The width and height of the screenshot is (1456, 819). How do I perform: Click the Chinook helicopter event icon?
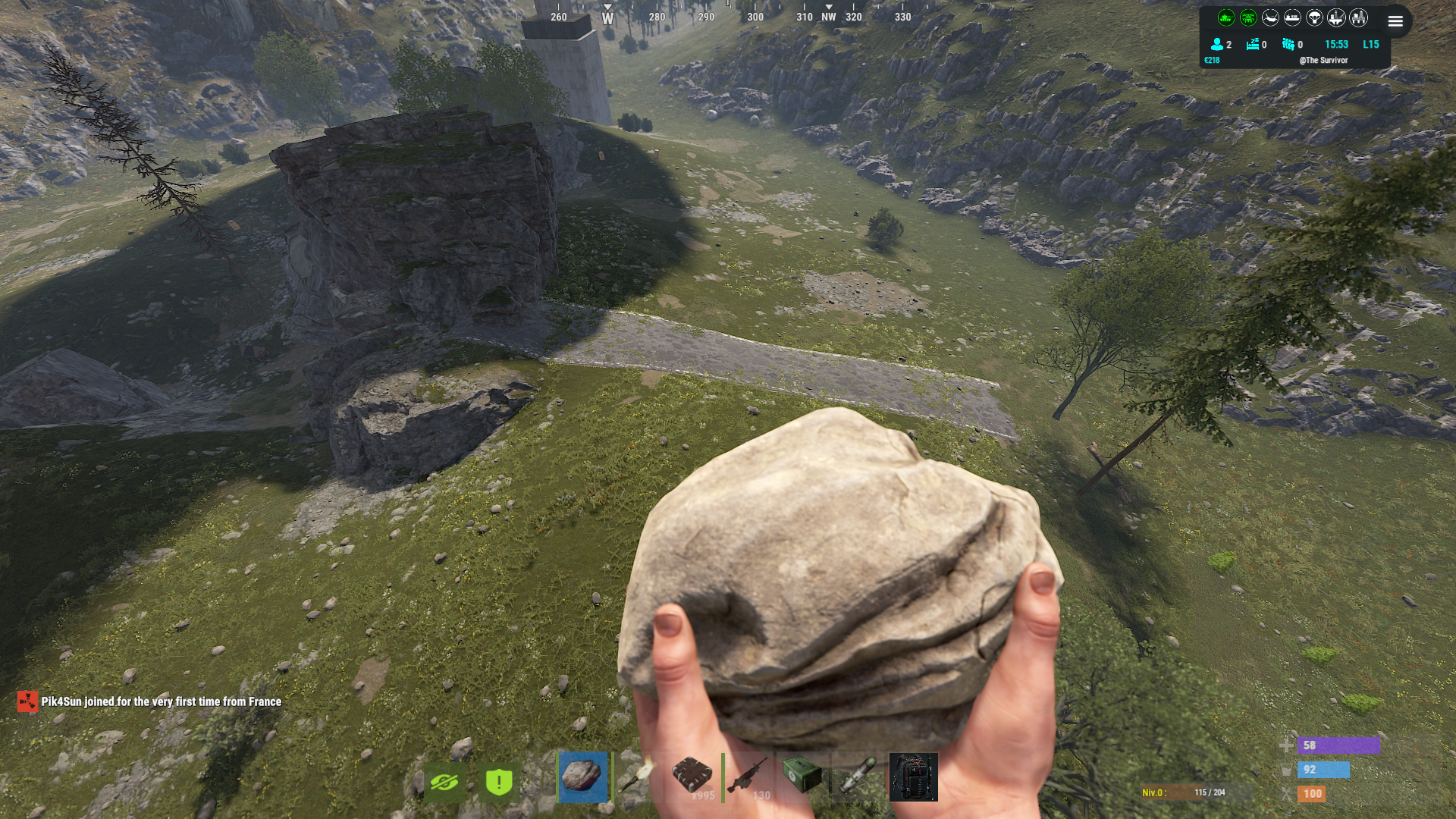pyautogui.click(x=1270, y=17)
